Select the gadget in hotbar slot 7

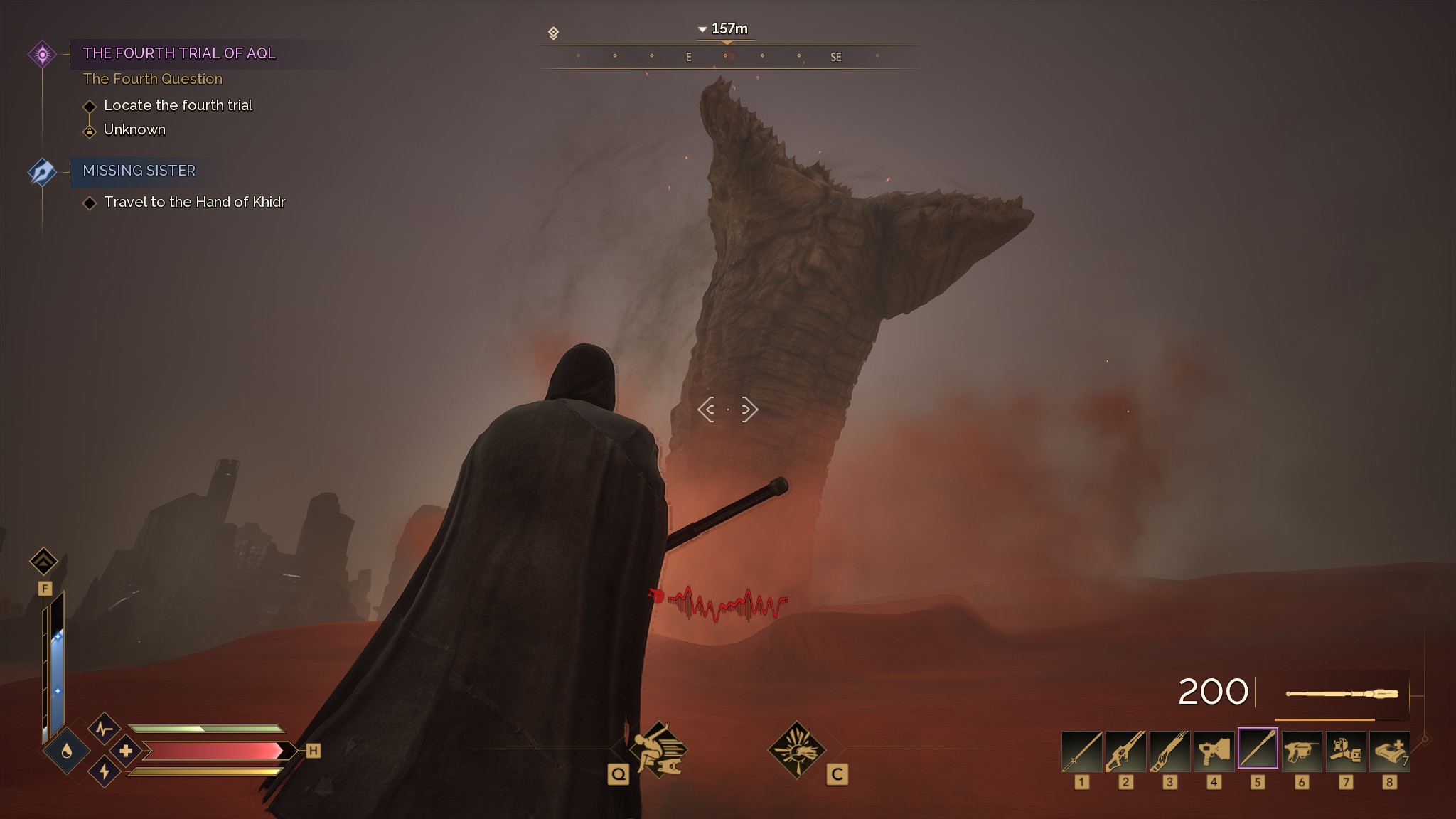click(x=1346, y=751)
